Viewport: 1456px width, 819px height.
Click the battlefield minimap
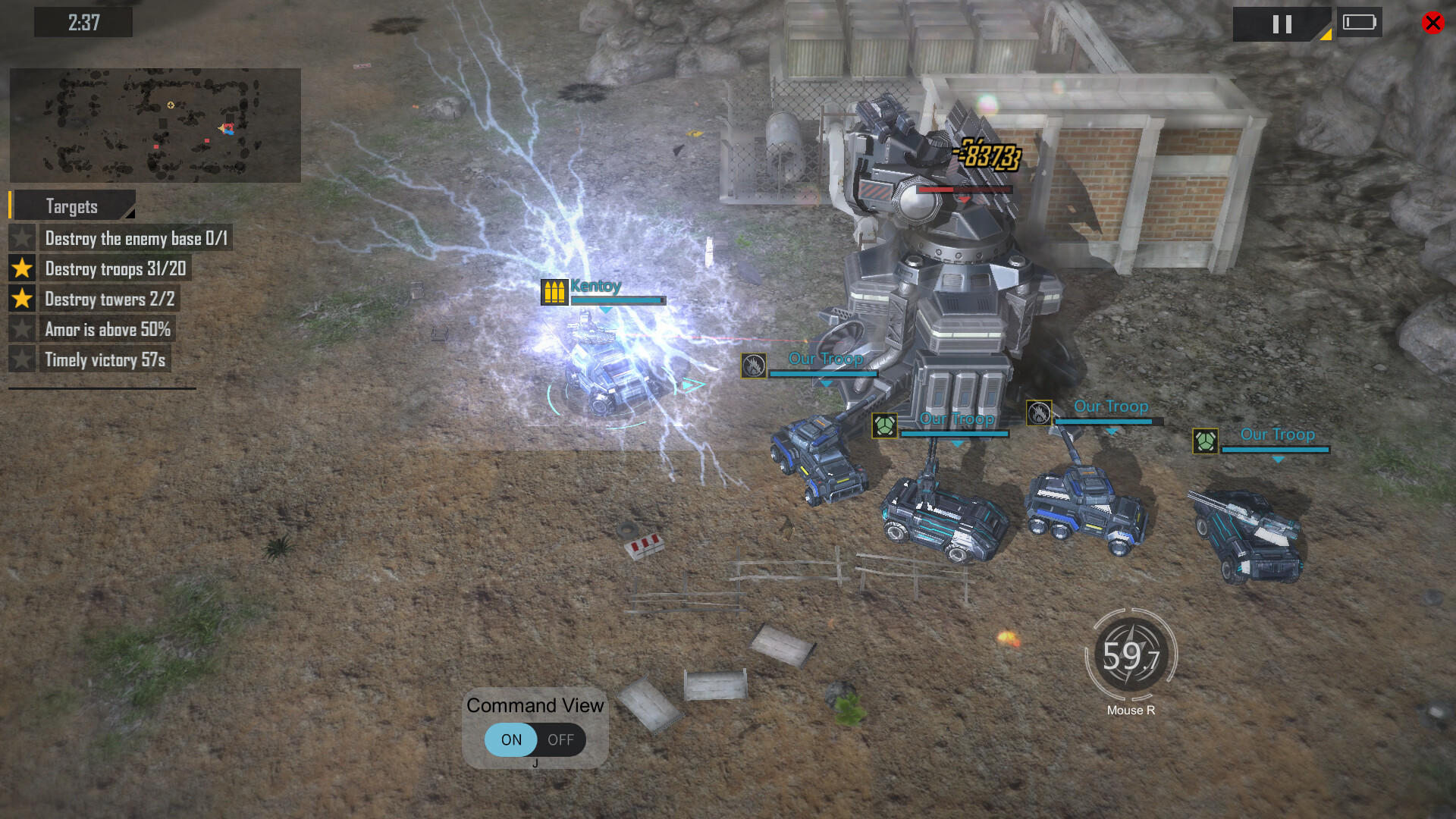pyautogui.click(x=155, y=125)
